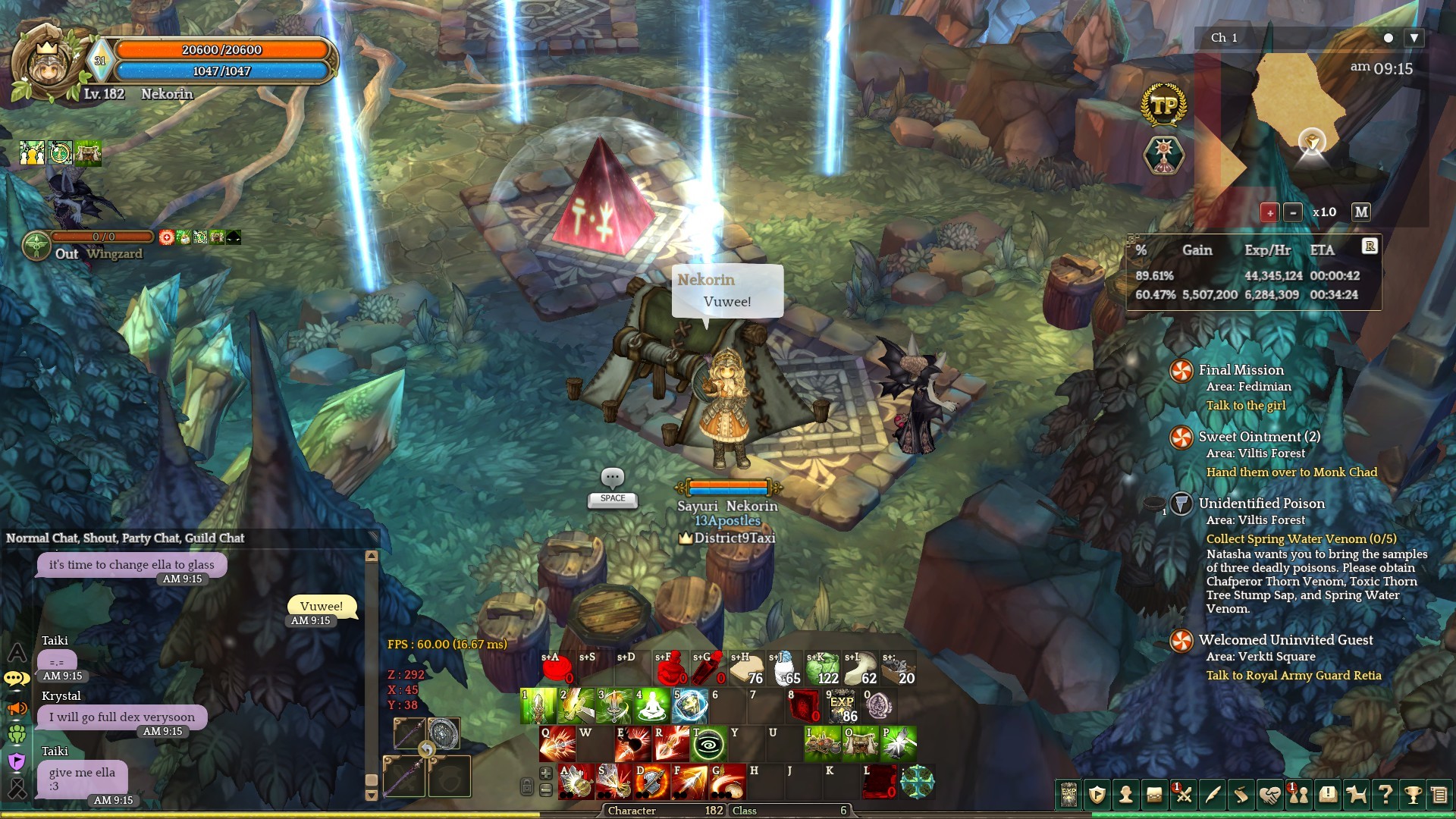The height and width of the screenshot is (819, 1456).
Task: Click the minimap zoom-out minus button
Action: pos(1293,212)
